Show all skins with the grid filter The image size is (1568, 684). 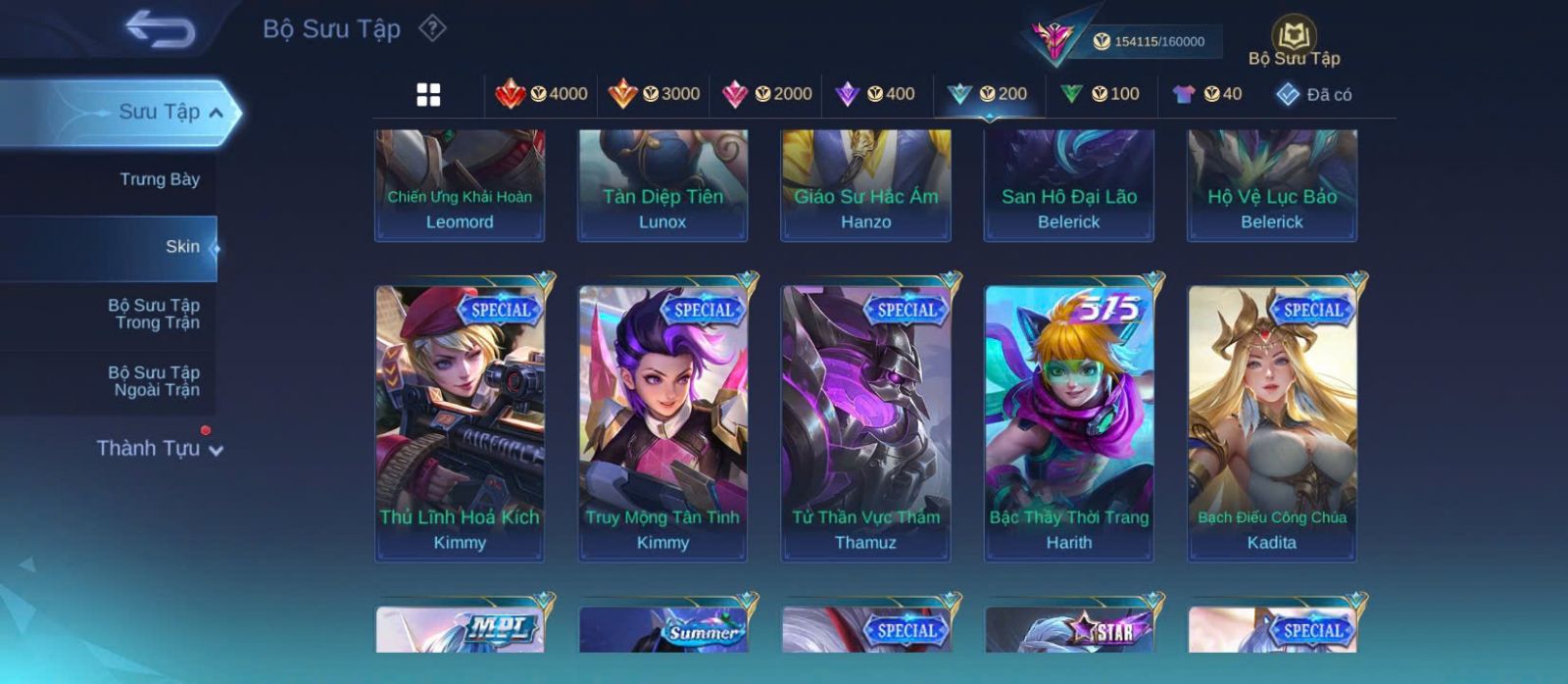click(428, 95)
